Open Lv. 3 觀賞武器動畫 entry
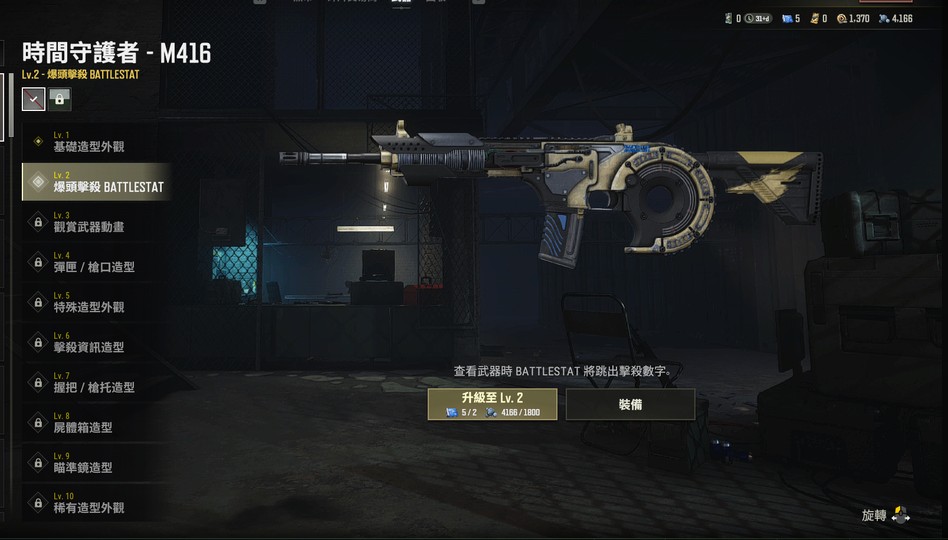This screenshot has width=948, height=540. [x=95, y=222]
